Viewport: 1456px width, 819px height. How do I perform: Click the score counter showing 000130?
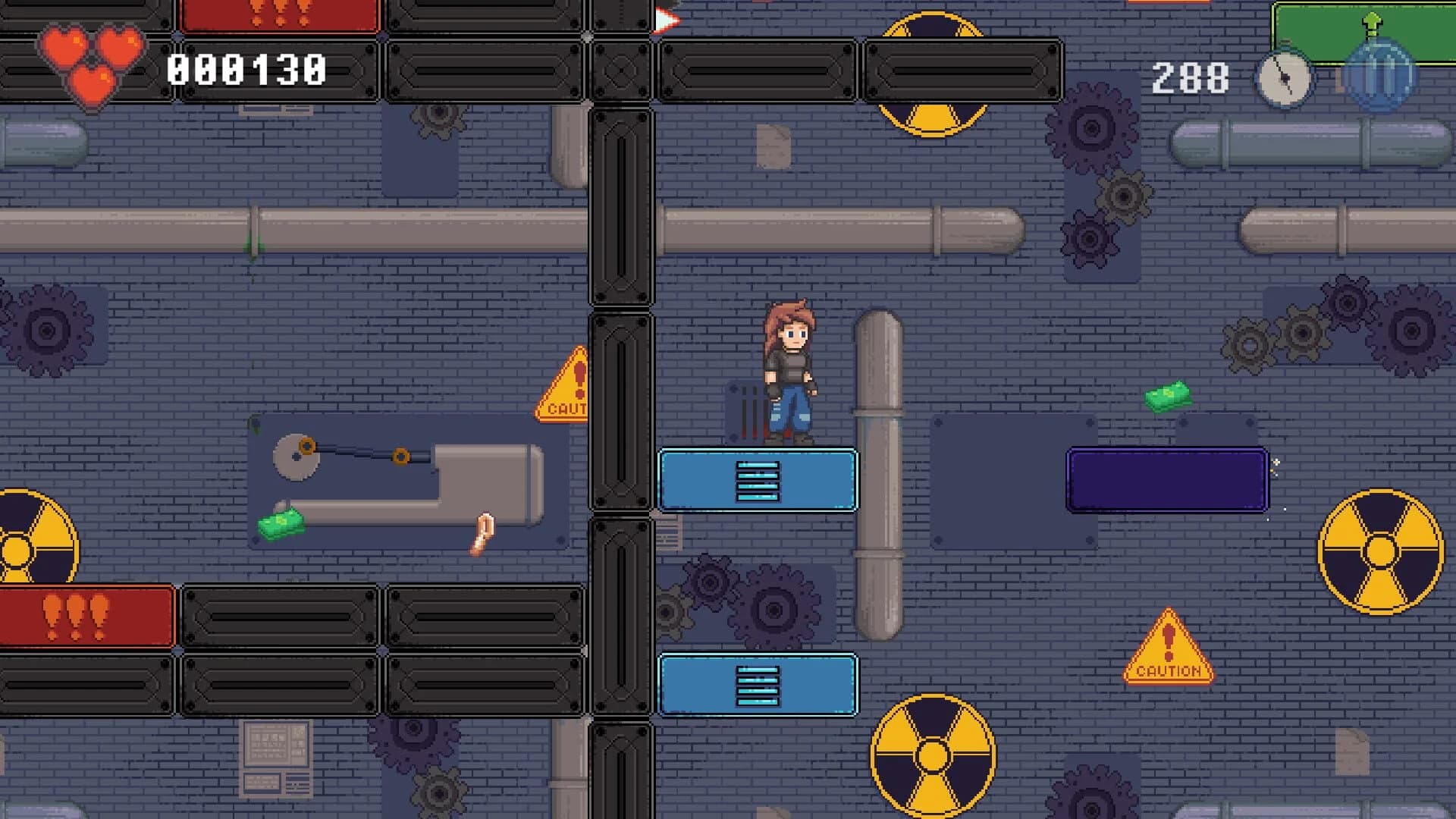coord(246,71)
